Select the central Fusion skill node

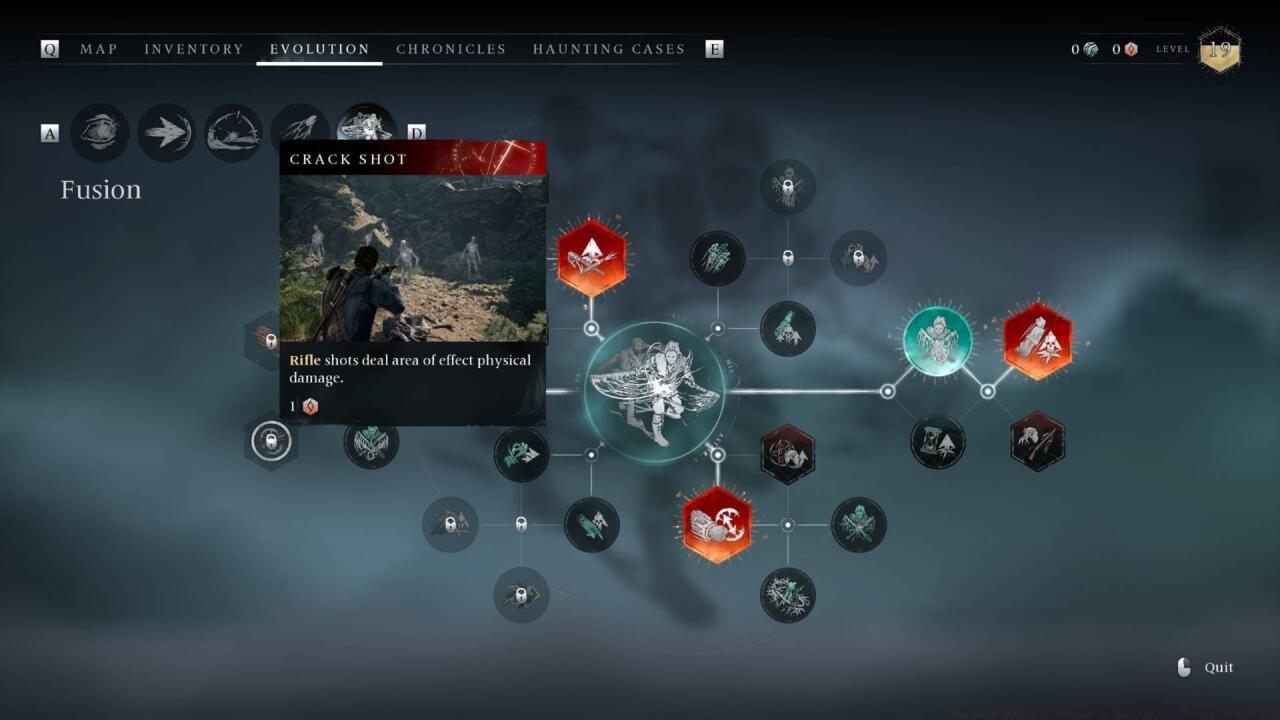[655, 392]
